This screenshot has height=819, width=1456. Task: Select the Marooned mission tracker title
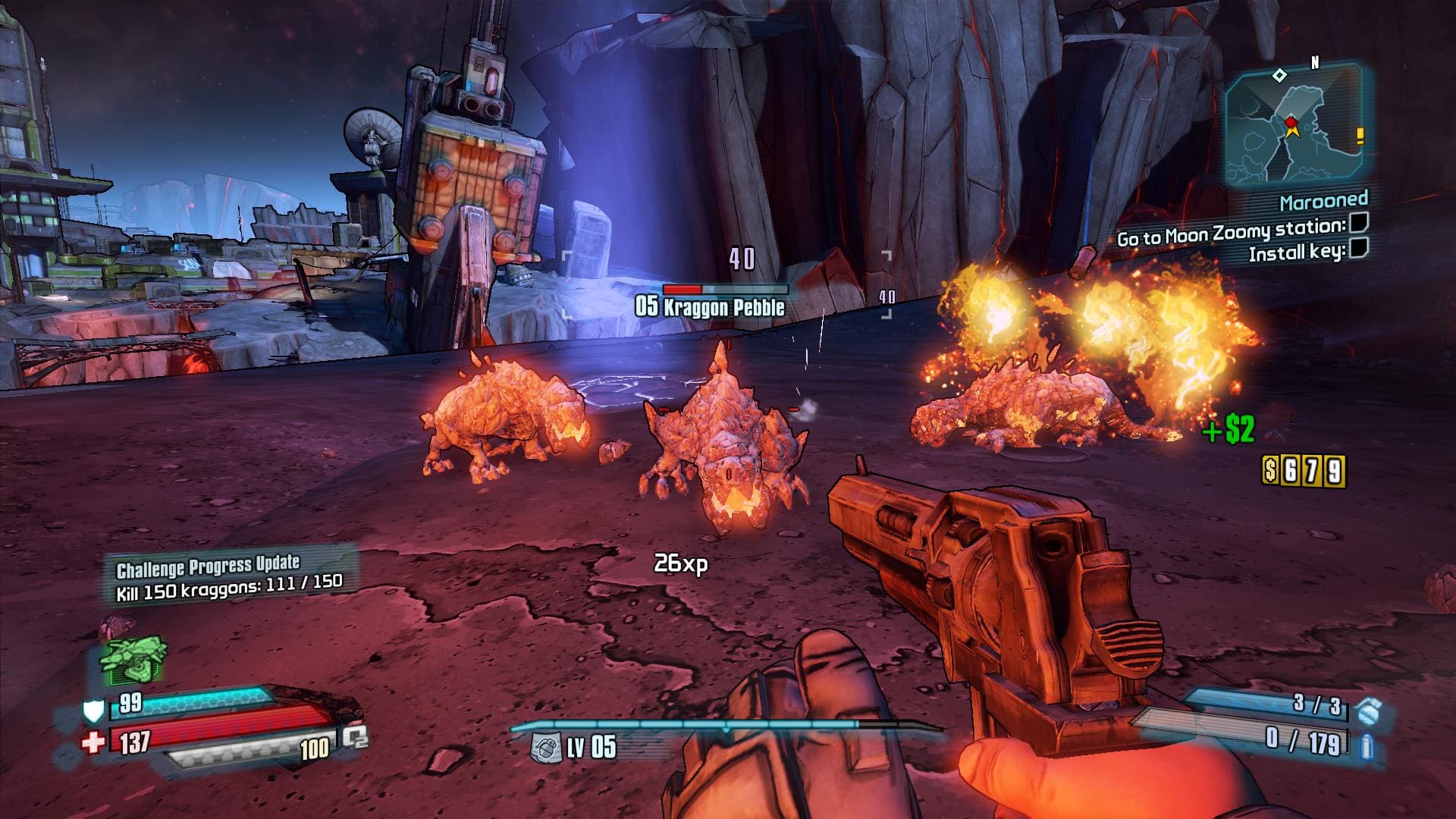click(1323, 201)
